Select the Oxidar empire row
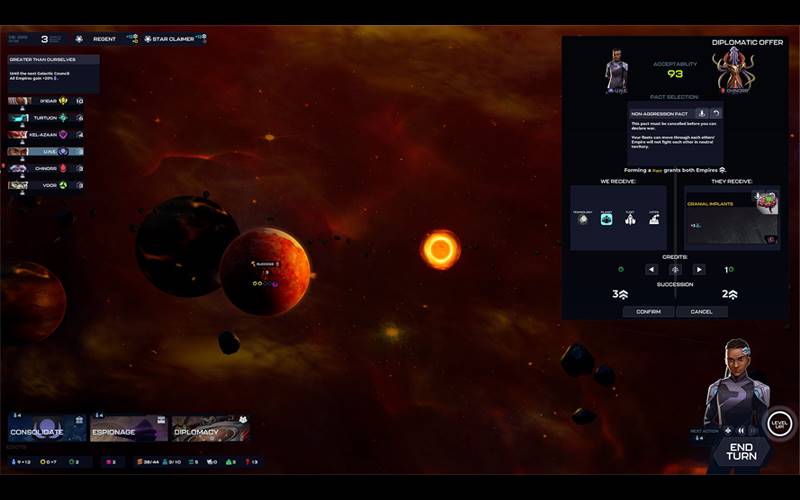 pyautogui.click(x=45, y=101)
